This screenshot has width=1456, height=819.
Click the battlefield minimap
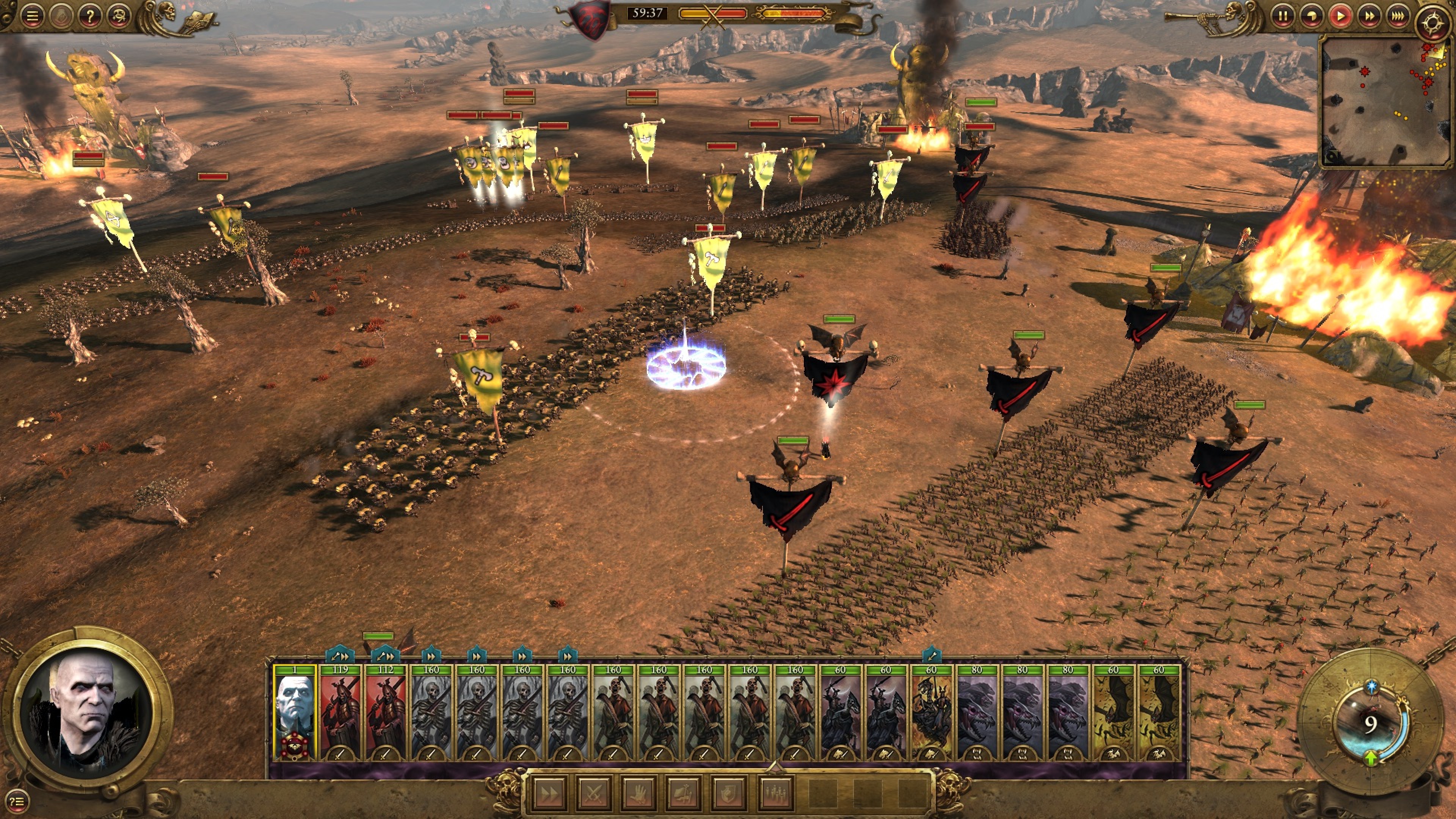point(1382,102)
